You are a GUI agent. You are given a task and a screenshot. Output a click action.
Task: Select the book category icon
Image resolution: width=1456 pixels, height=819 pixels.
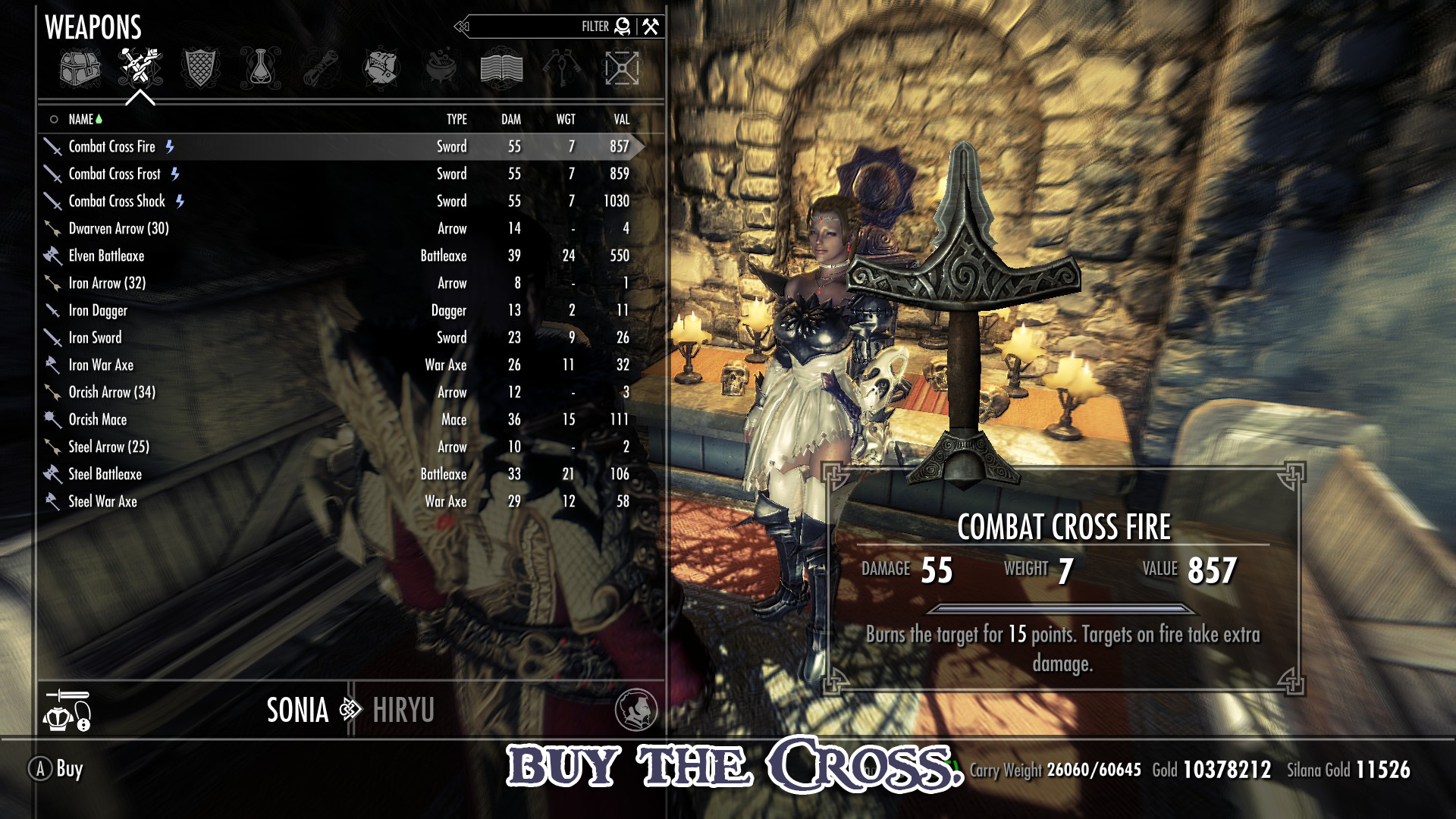tap(502, 68)
